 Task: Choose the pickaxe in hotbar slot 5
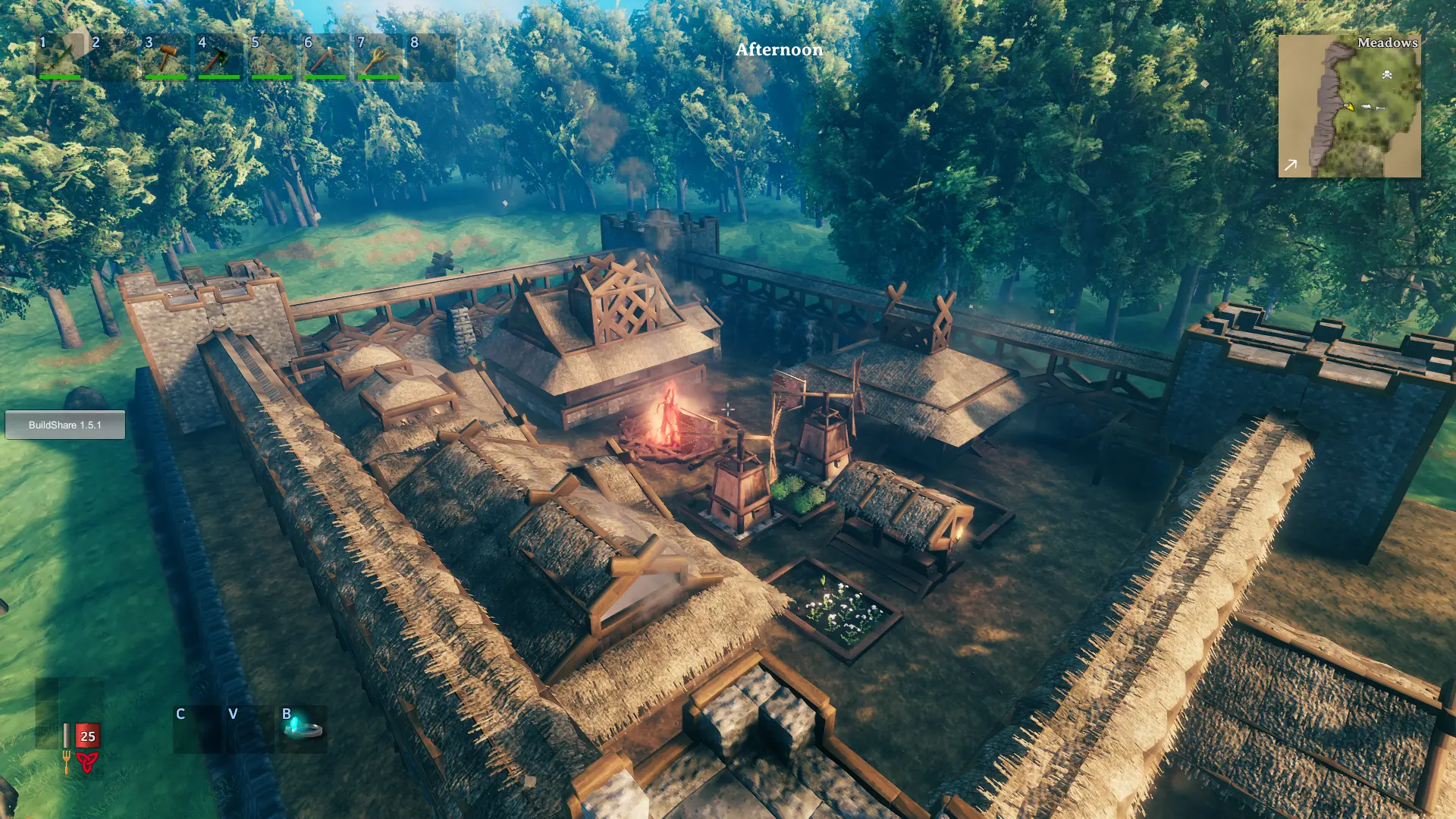[x=271, y=58]
